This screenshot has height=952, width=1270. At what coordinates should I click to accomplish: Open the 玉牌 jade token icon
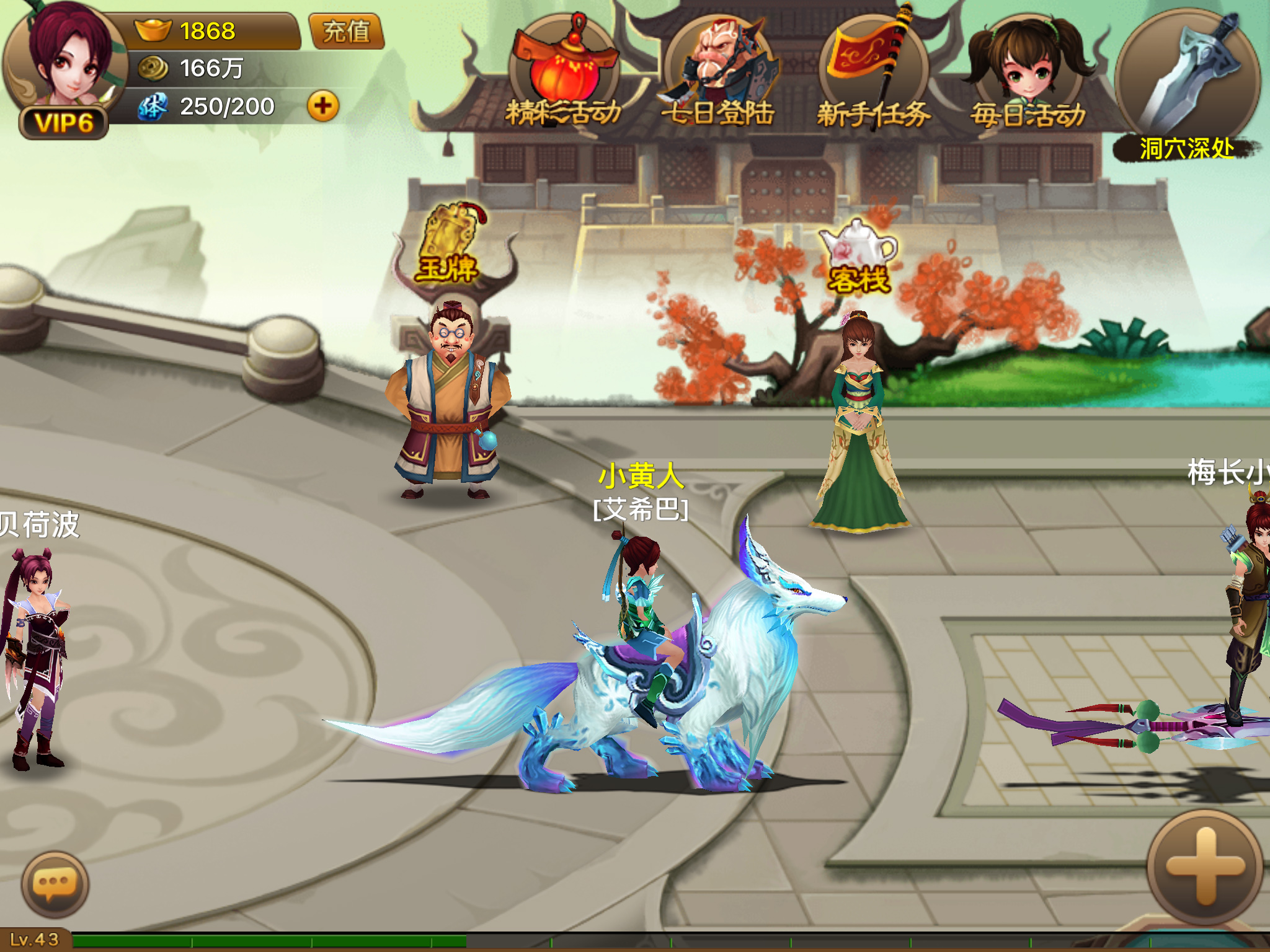point(448,245)
